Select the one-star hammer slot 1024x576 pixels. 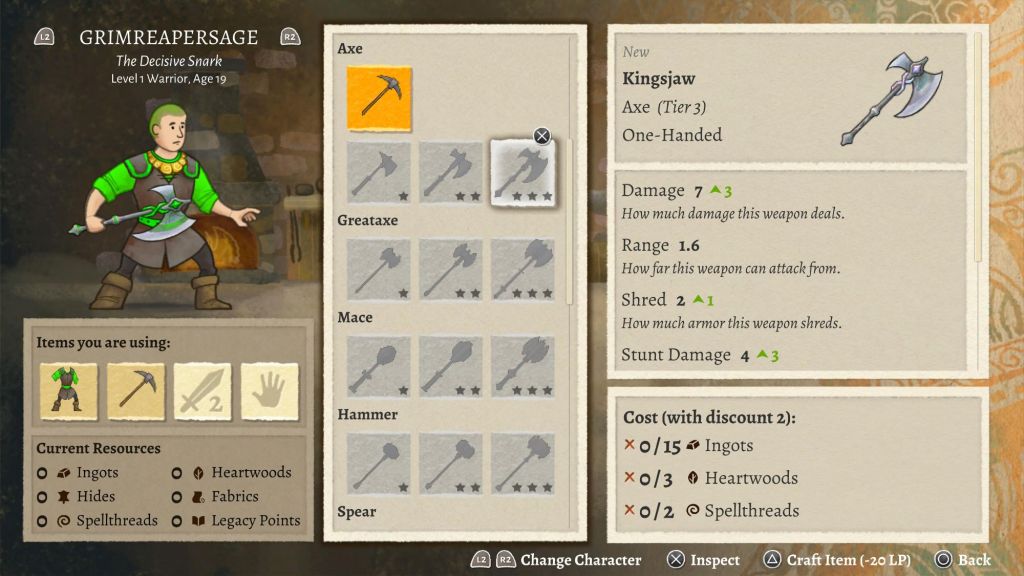pyautogui.click(x=379, y=464)
